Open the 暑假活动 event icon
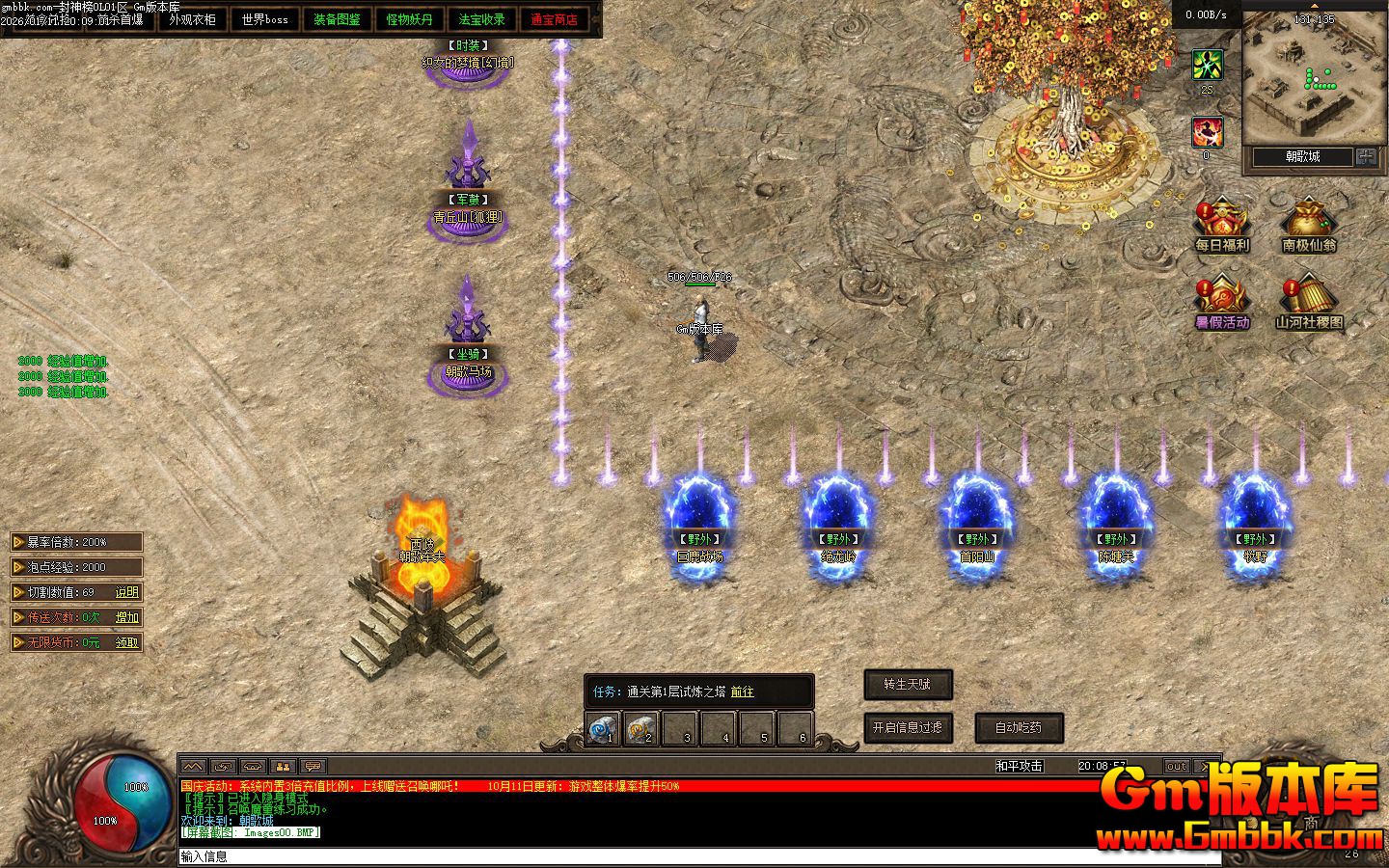 (1221, 302)
